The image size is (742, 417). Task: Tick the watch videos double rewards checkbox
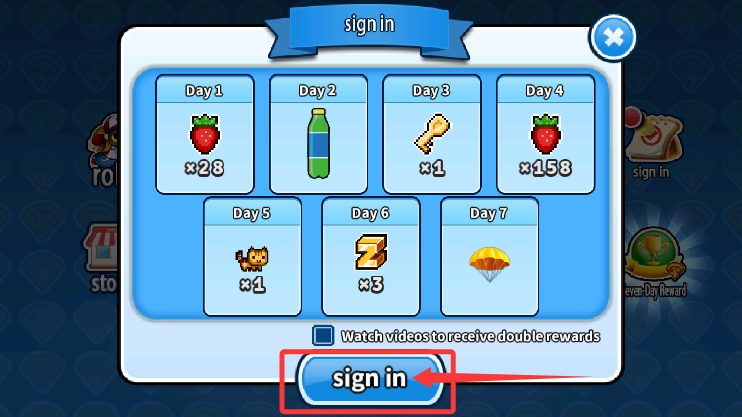tap(324, 336)
